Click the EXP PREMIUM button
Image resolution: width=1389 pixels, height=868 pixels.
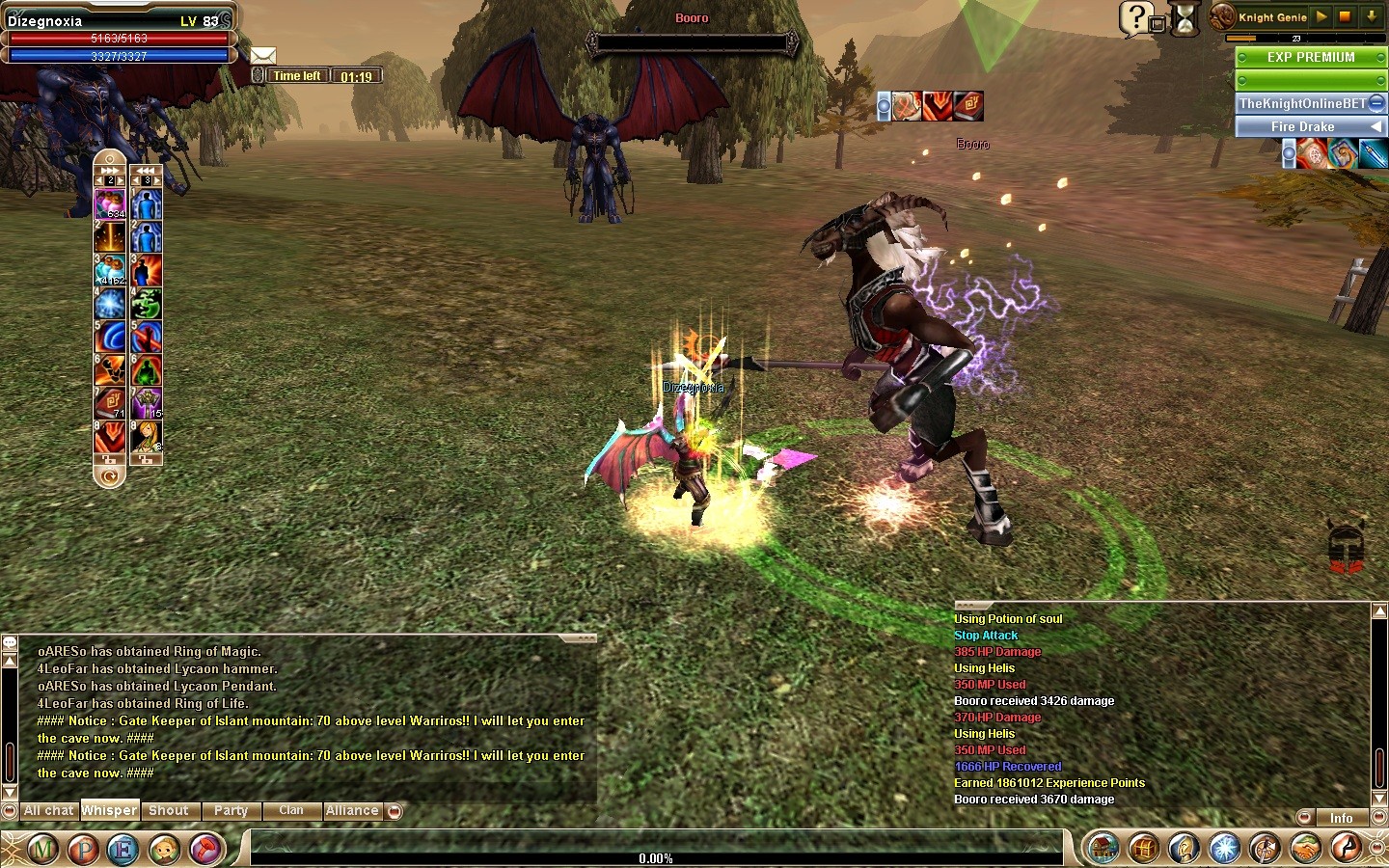pyautogui.click(x=1310, y=58)
